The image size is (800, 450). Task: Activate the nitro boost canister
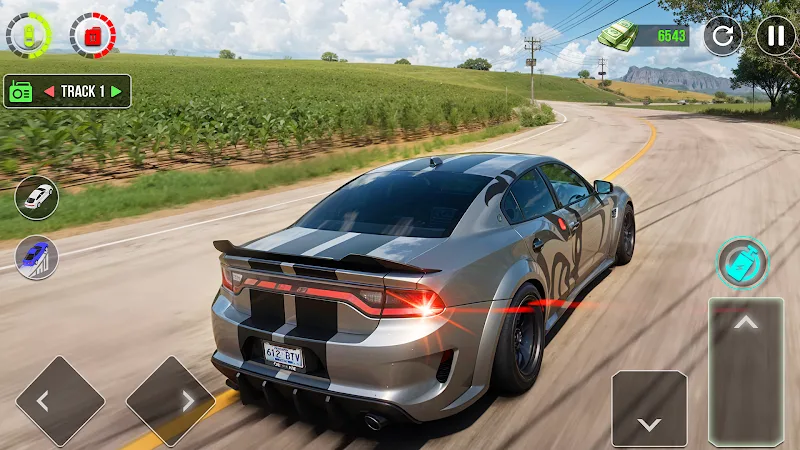click(x=742, y=263)
